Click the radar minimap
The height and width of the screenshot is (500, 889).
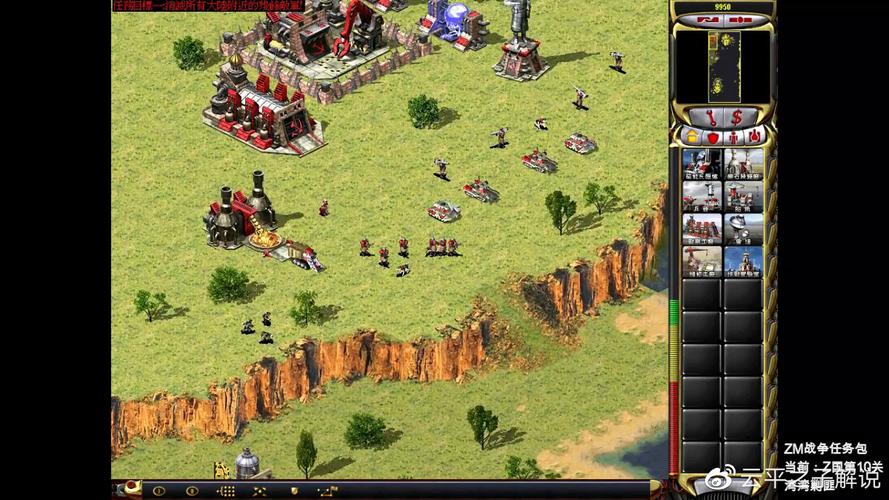coord(723,65)
